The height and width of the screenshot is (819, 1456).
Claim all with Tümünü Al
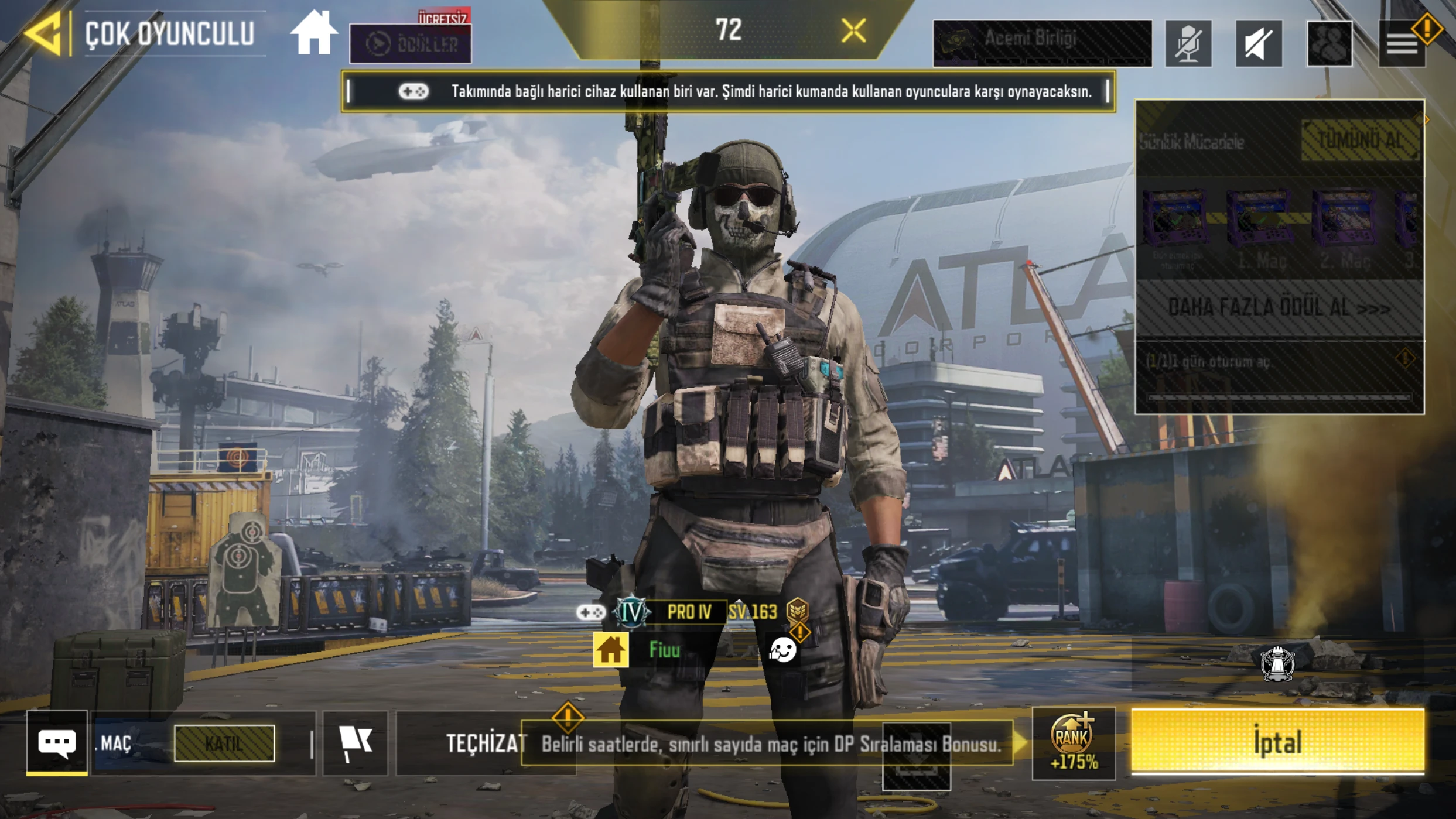(1360, 140)
